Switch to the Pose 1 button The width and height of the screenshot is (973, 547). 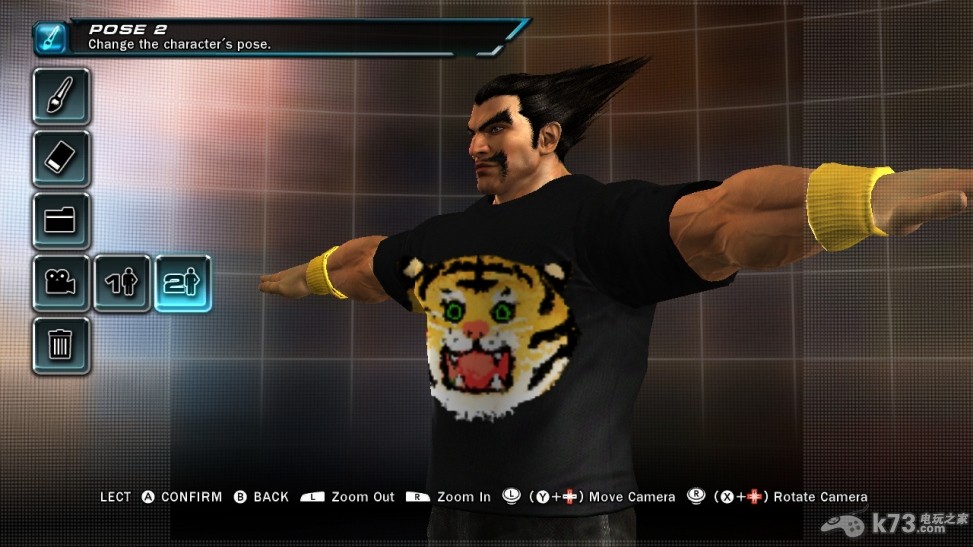122,283
